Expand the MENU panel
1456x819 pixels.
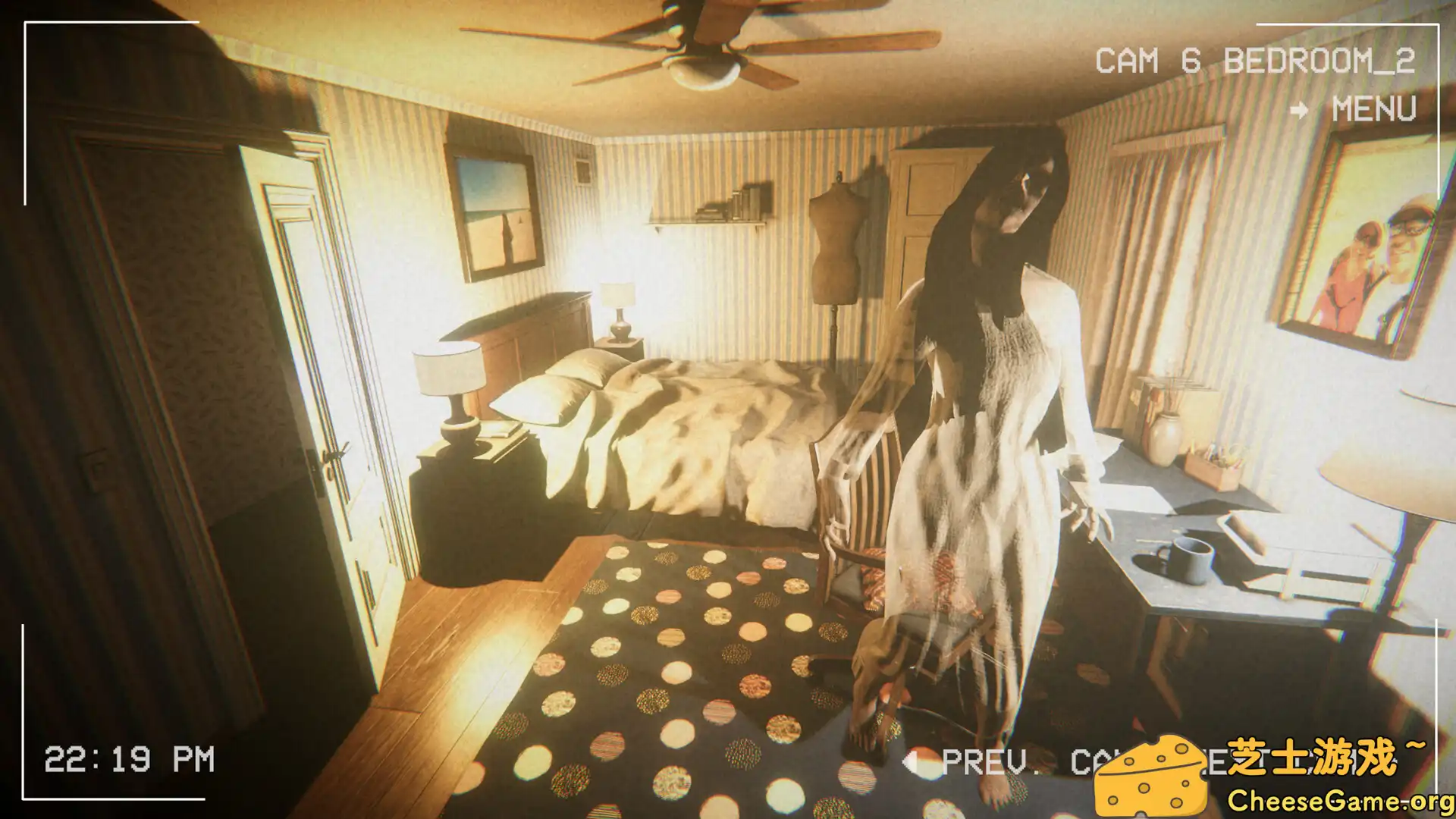[x=1373, y=110]
